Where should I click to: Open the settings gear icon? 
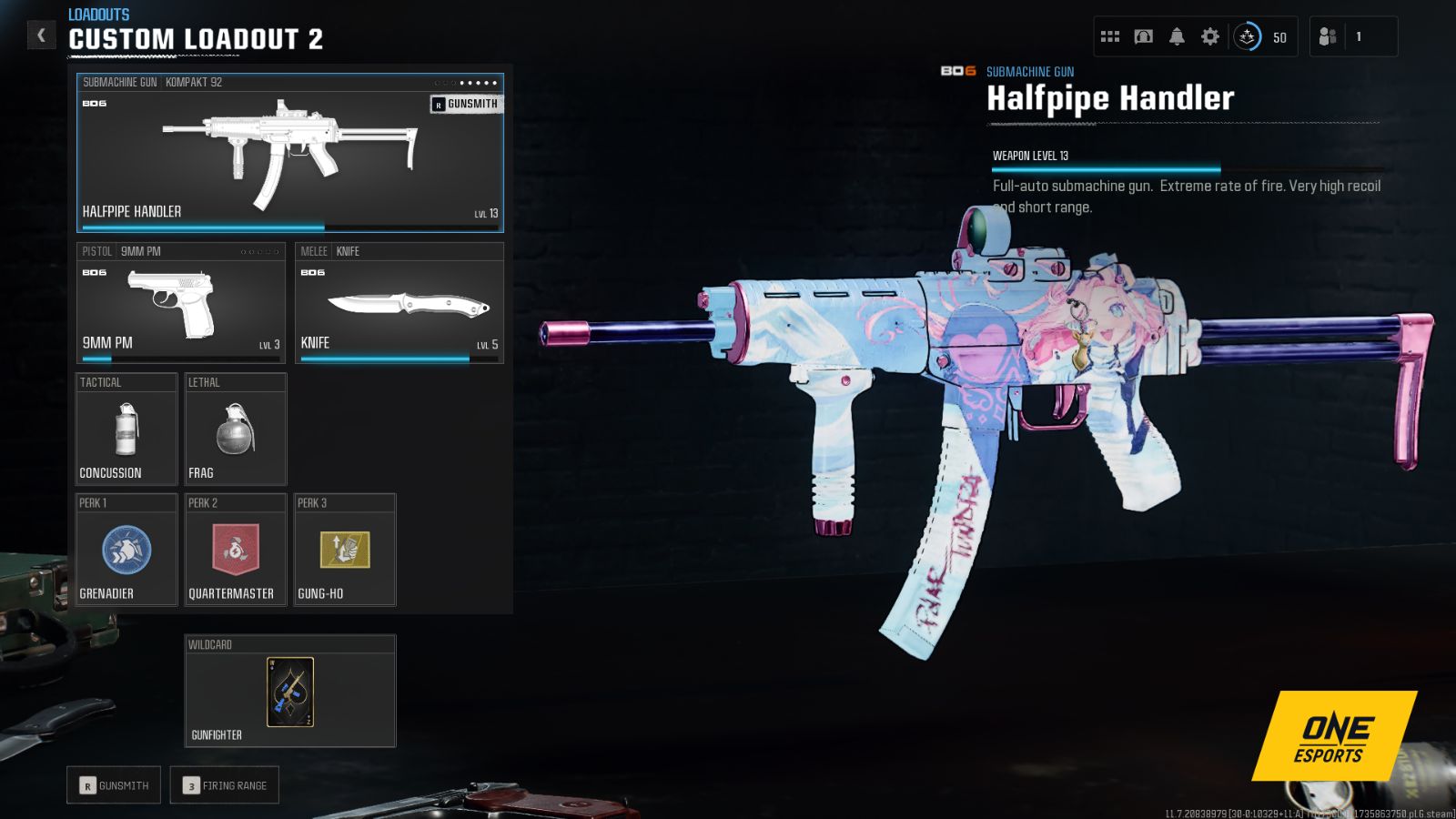[x=1209, y=35]
